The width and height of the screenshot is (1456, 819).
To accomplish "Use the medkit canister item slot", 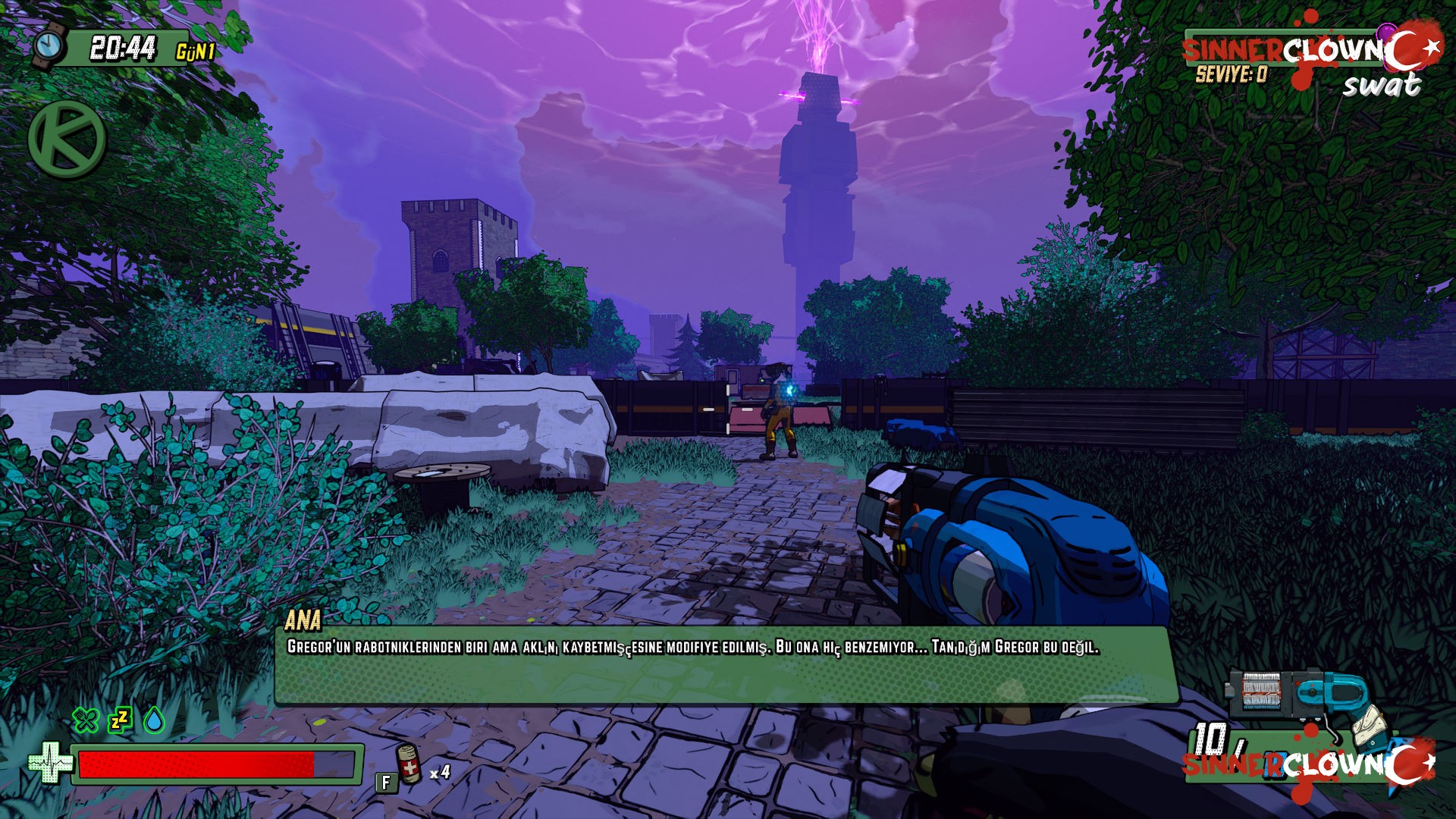I will pos(409,764).
